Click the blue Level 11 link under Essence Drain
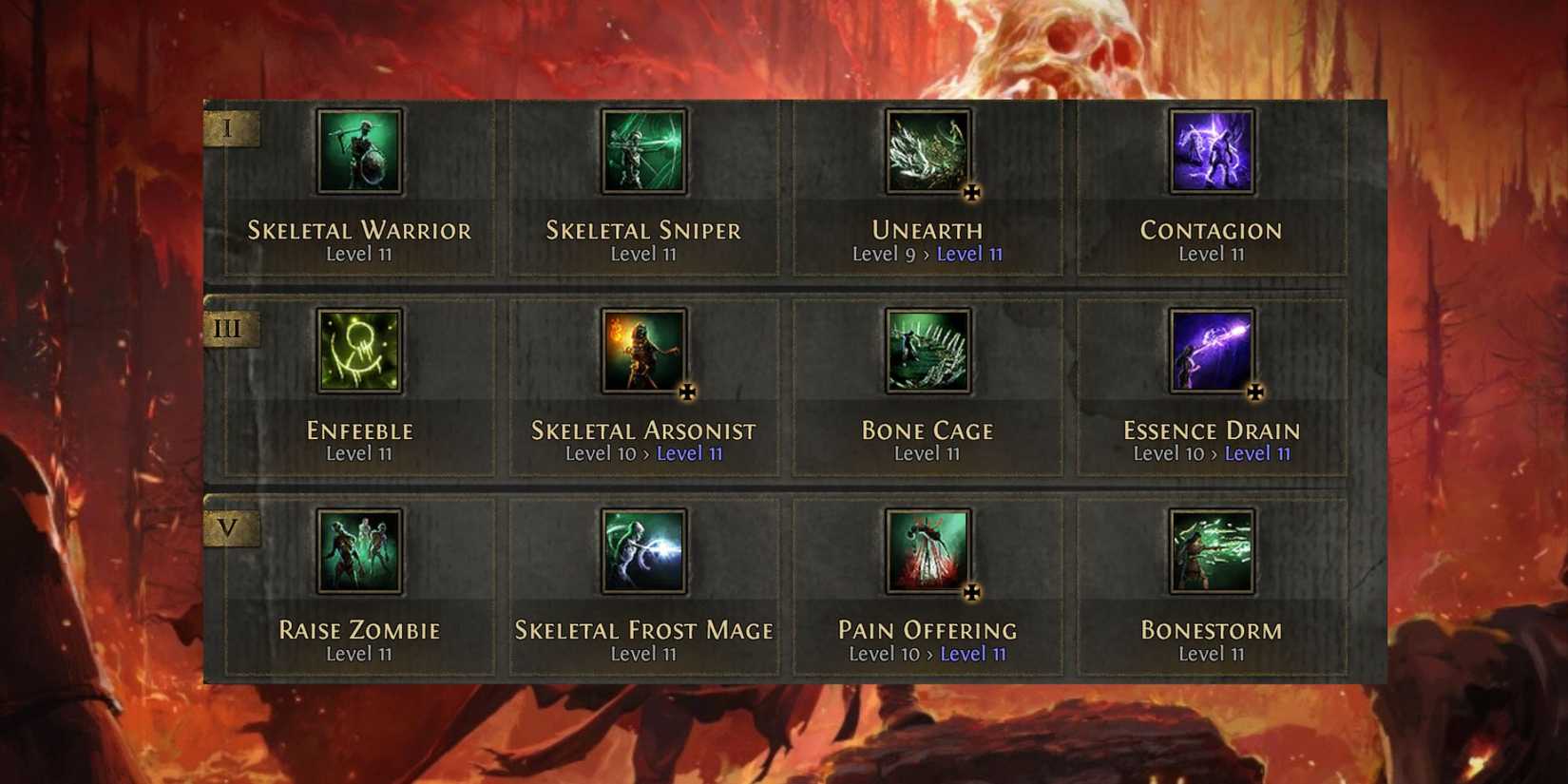The image size is (1568, 784). pos(1257,453)
